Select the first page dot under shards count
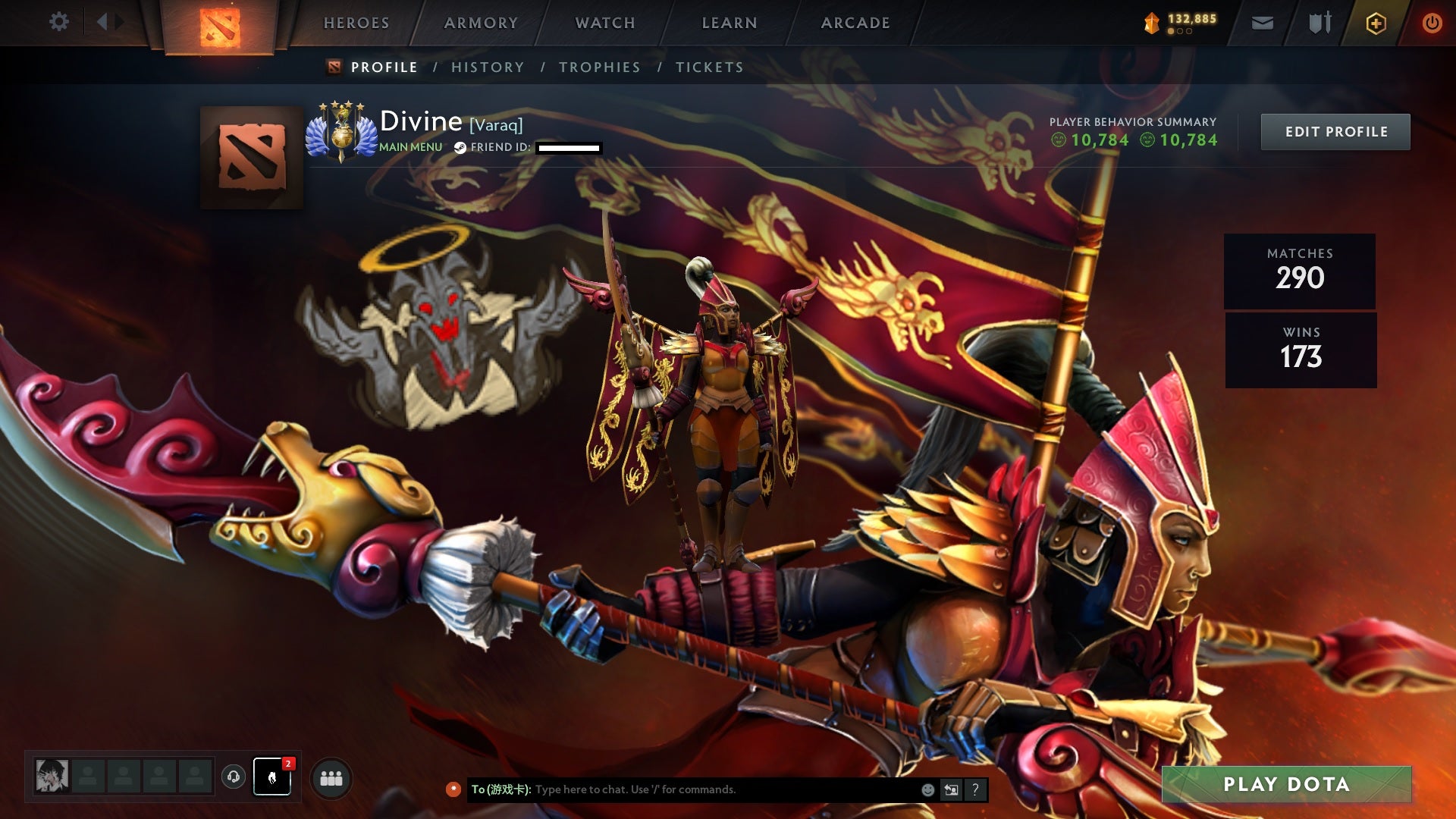 (x=1171, y=31)
